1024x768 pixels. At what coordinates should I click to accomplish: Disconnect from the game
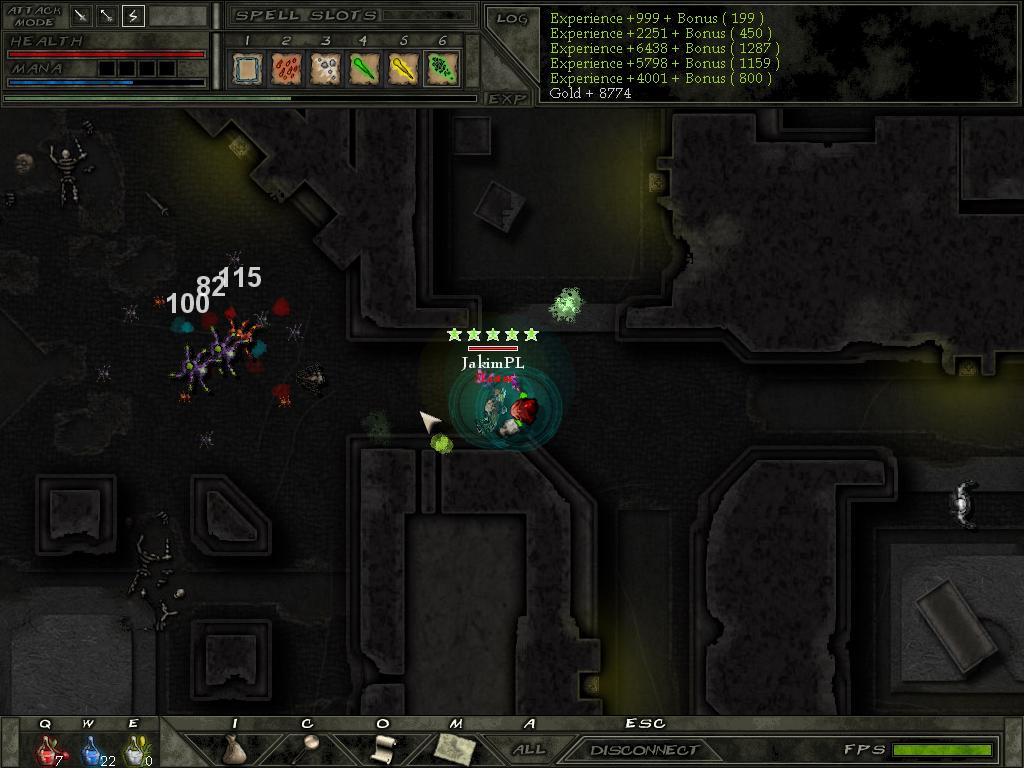643,750
